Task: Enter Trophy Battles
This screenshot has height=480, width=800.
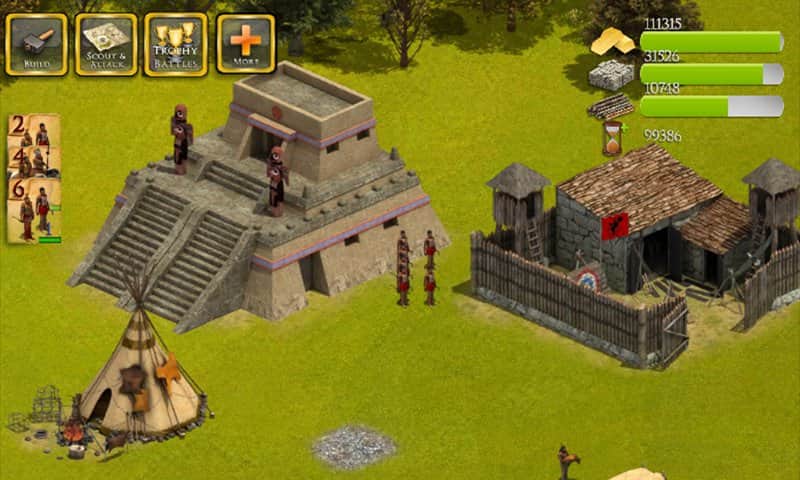Action: [176, 44]
